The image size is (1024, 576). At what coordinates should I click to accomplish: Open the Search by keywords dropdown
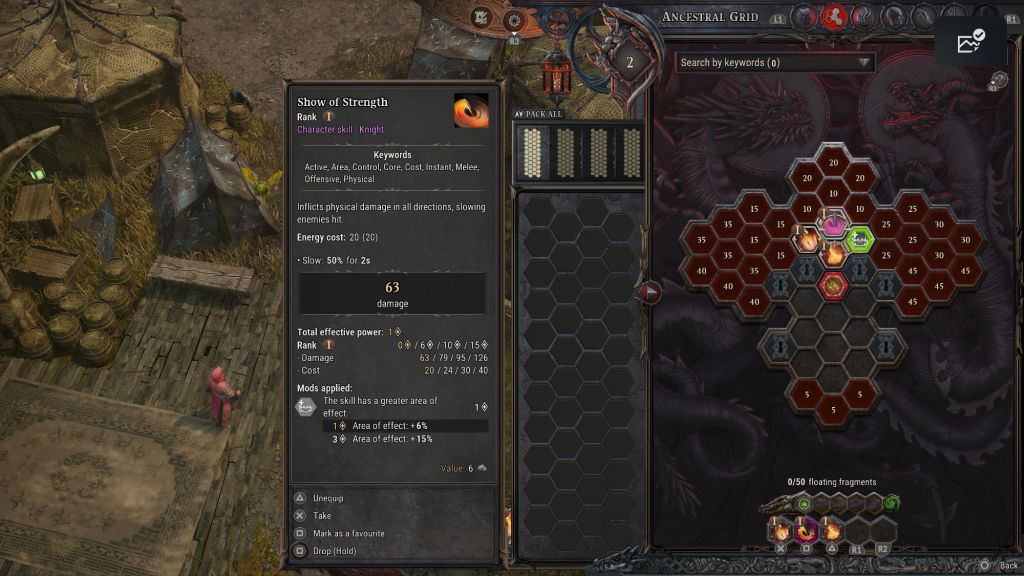(x=775, y=63)
